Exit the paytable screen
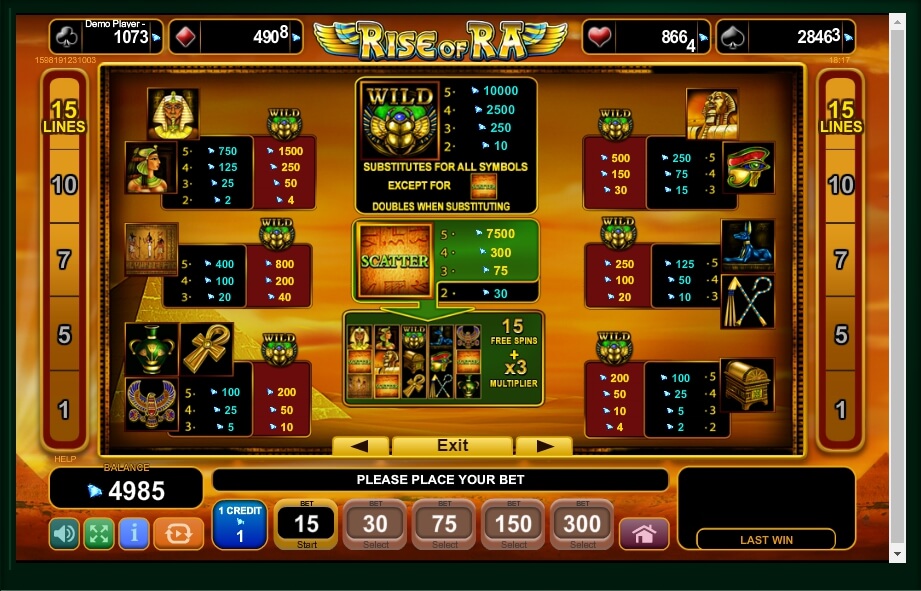This screenshot has height=591, width=921. [452, 446]
